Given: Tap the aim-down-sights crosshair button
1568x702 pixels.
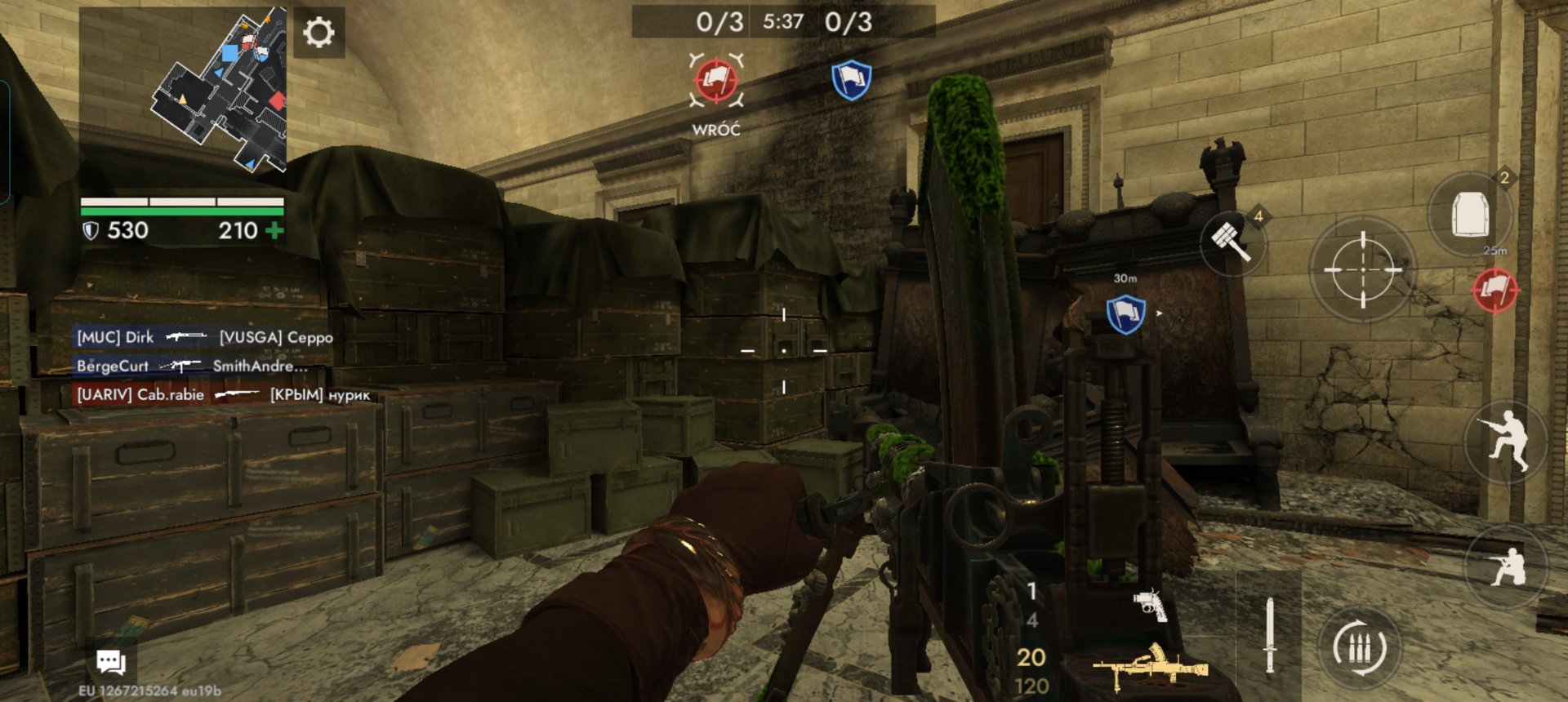Looking at the screenshot, I should [x=1362, y=269].
